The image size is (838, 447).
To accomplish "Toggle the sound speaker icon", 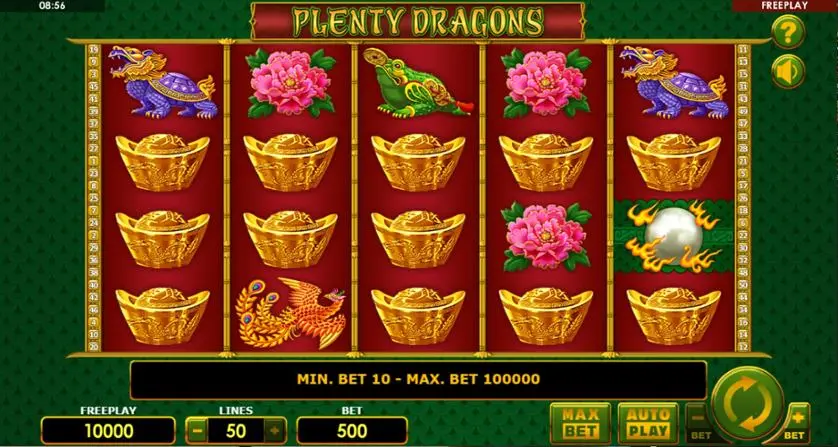I will [x=789, y=72].
